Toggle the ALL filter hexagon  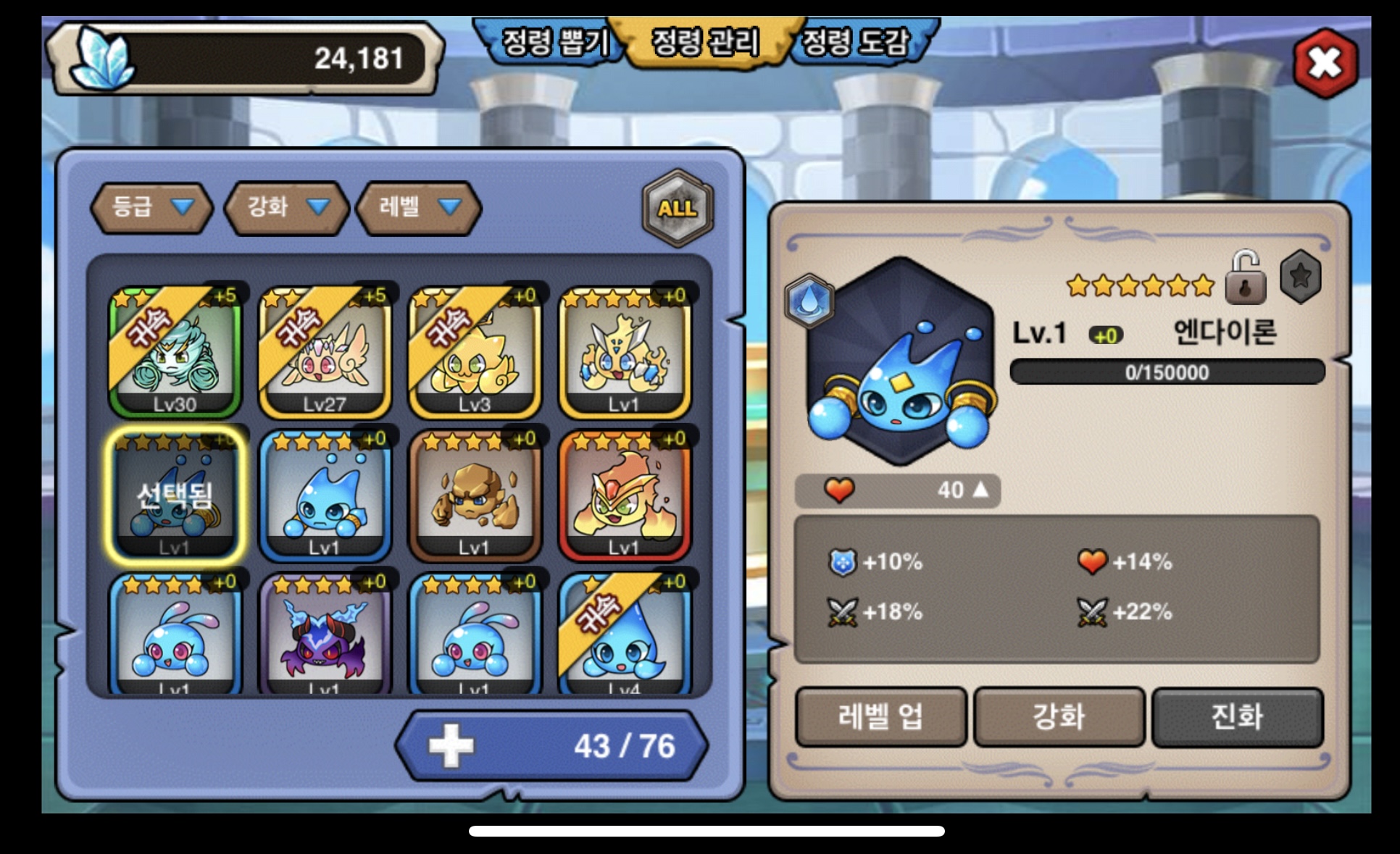pos(678,209)
